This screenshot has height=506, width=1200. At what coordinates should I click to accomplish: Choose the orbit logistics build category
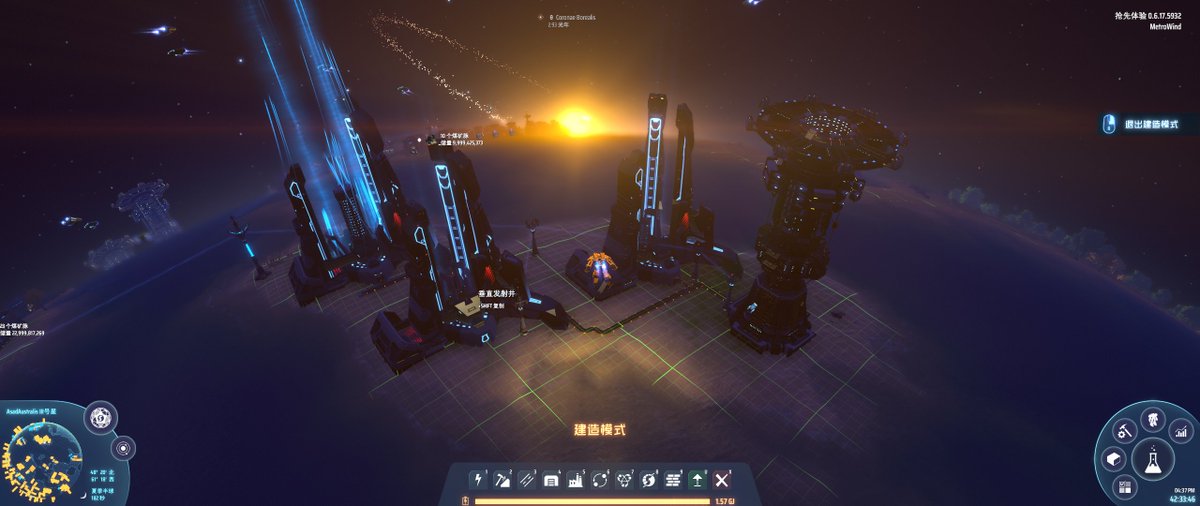pos(600,481)
